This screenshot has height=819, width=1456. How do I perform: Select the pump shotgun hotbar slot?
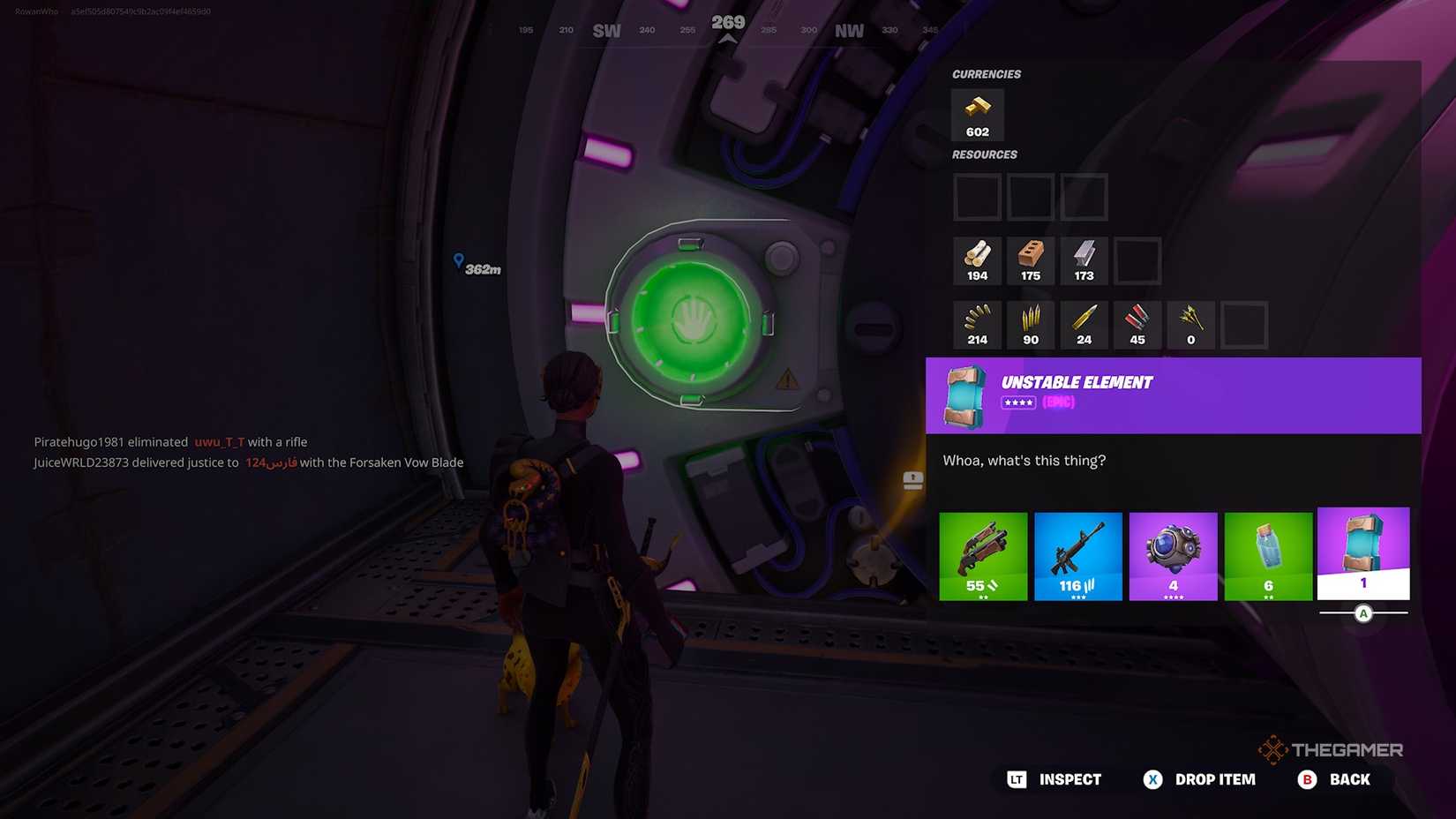[x=983, y=554]
